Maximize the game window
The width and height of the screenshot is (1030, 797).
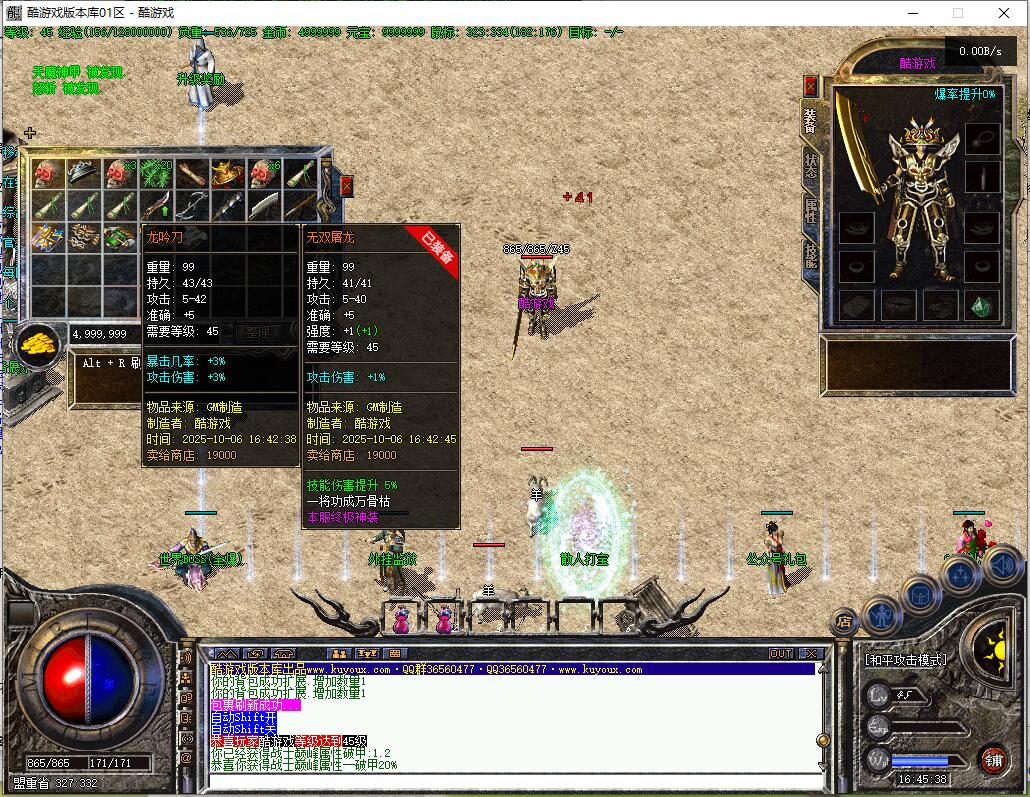(958, 13)
